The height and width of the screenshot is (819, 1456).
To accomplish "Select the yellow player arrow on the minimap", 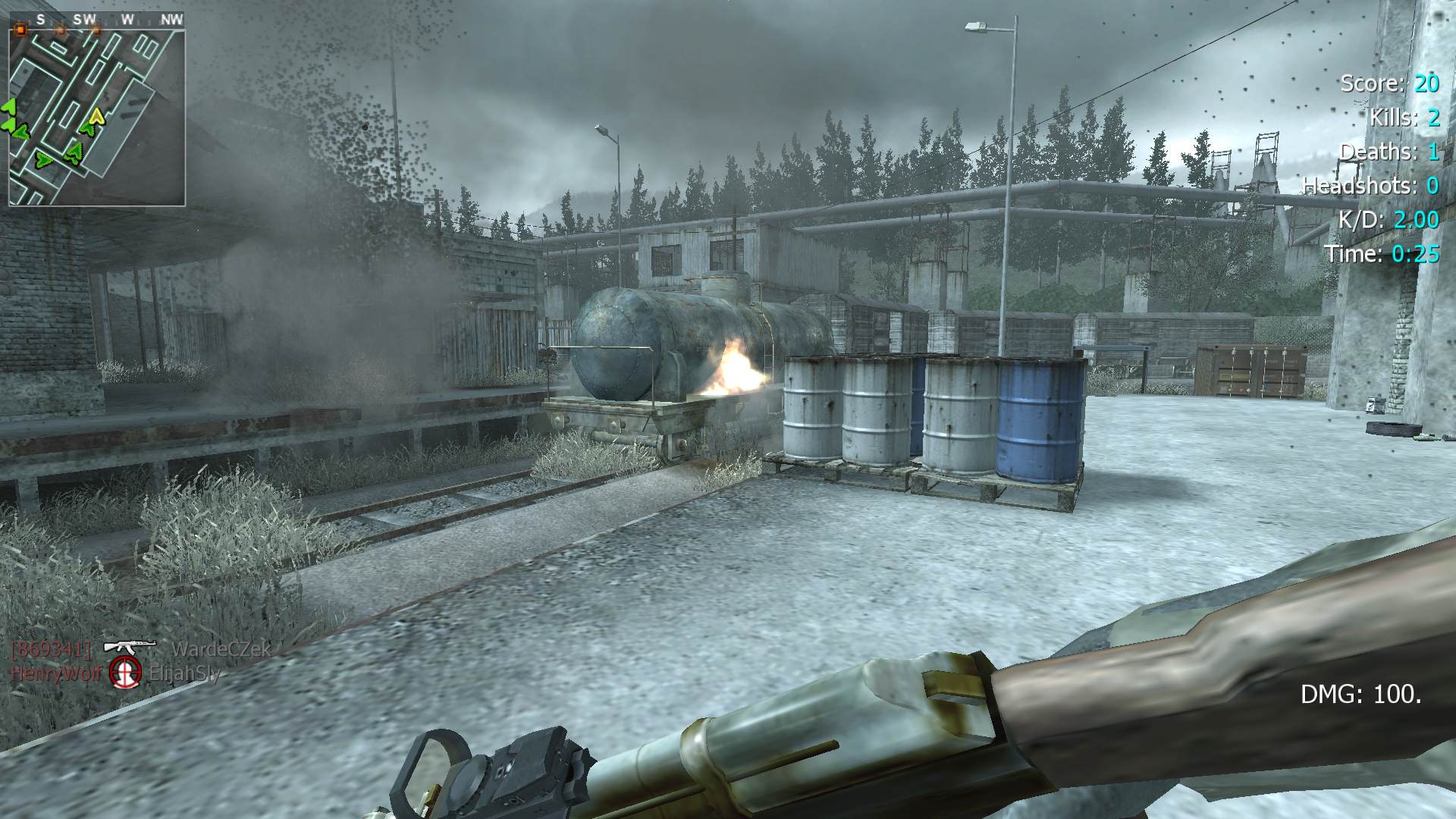I will tap(96, 117).
